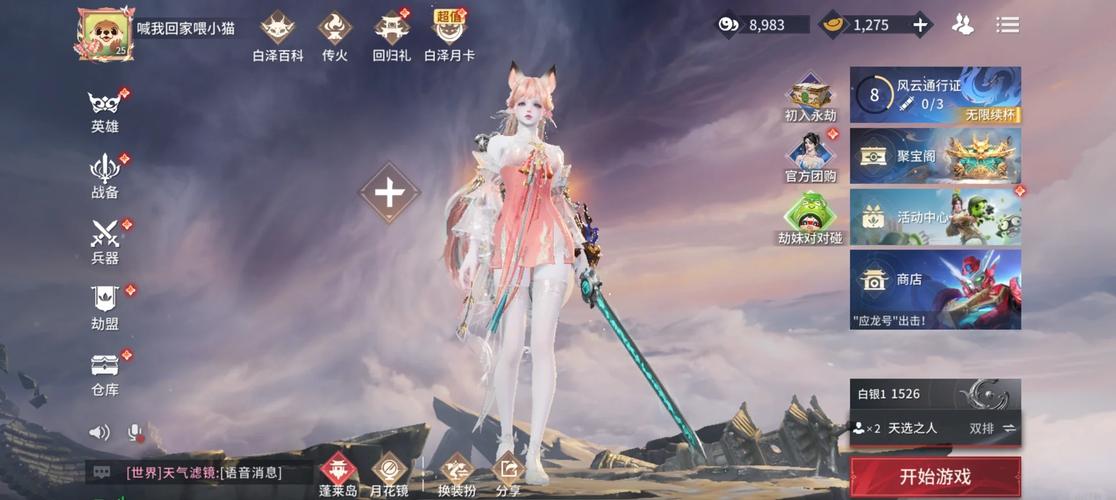Open the 传火 event icon
The image size is (1116, 500).
pyautogui.click(x=334, y=36)
